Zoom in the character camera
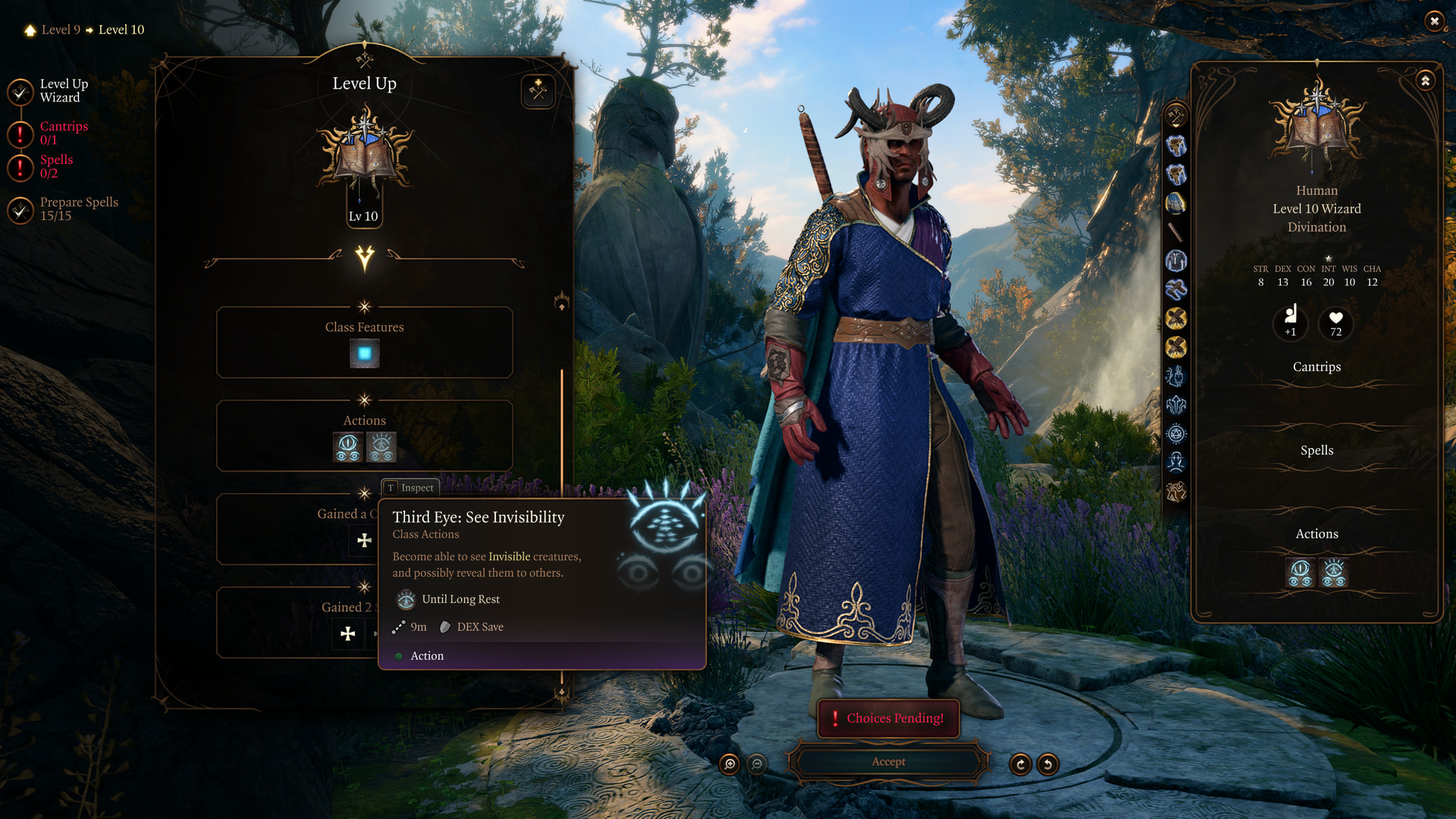This screenshot has width=1456, height=819. pyautogui.click(x=730, y=764)
